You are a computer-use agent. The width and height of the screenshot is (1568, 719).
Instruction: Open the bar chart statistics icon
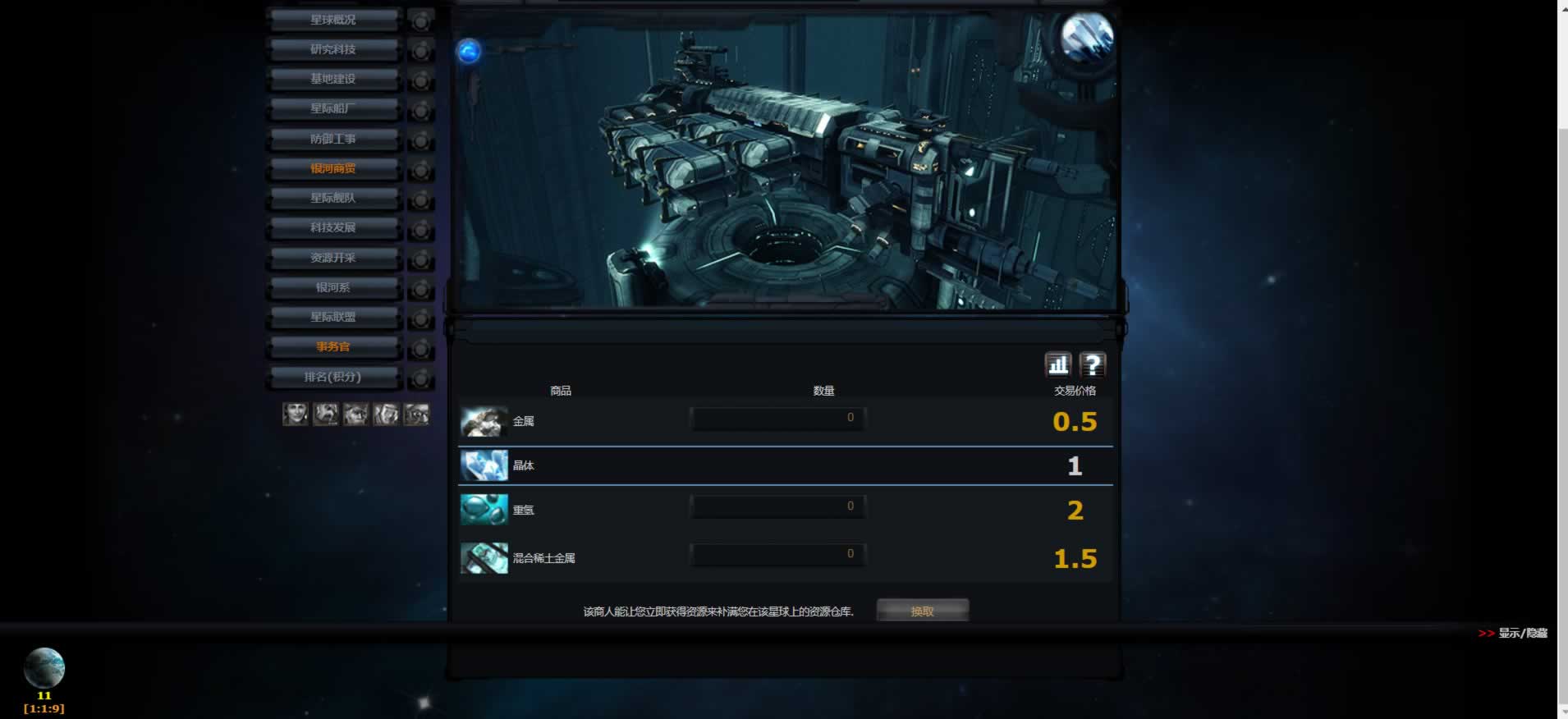(x=1058, y=364)
